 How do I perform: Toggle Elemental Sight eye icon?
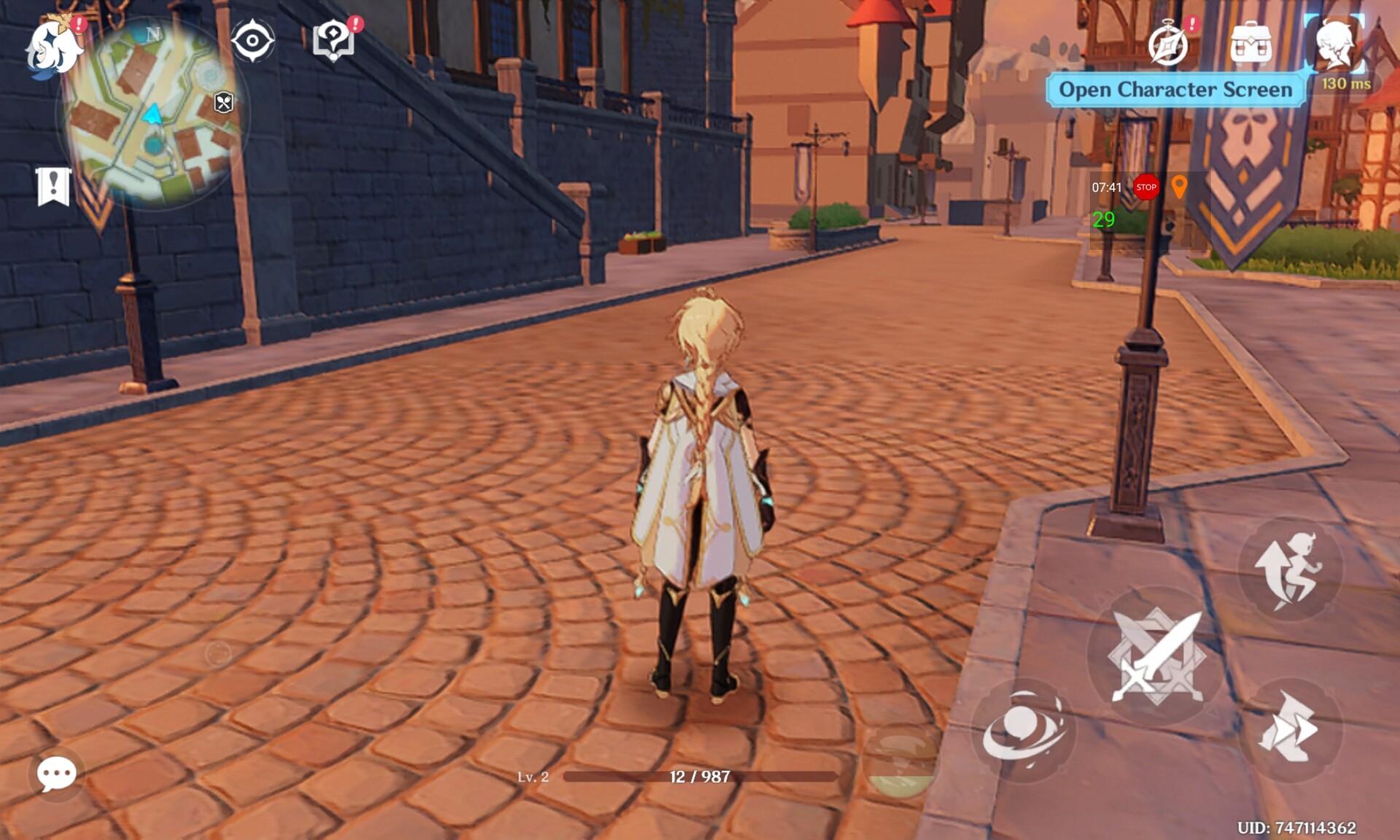pyautogui.click(x=252, y=40)
